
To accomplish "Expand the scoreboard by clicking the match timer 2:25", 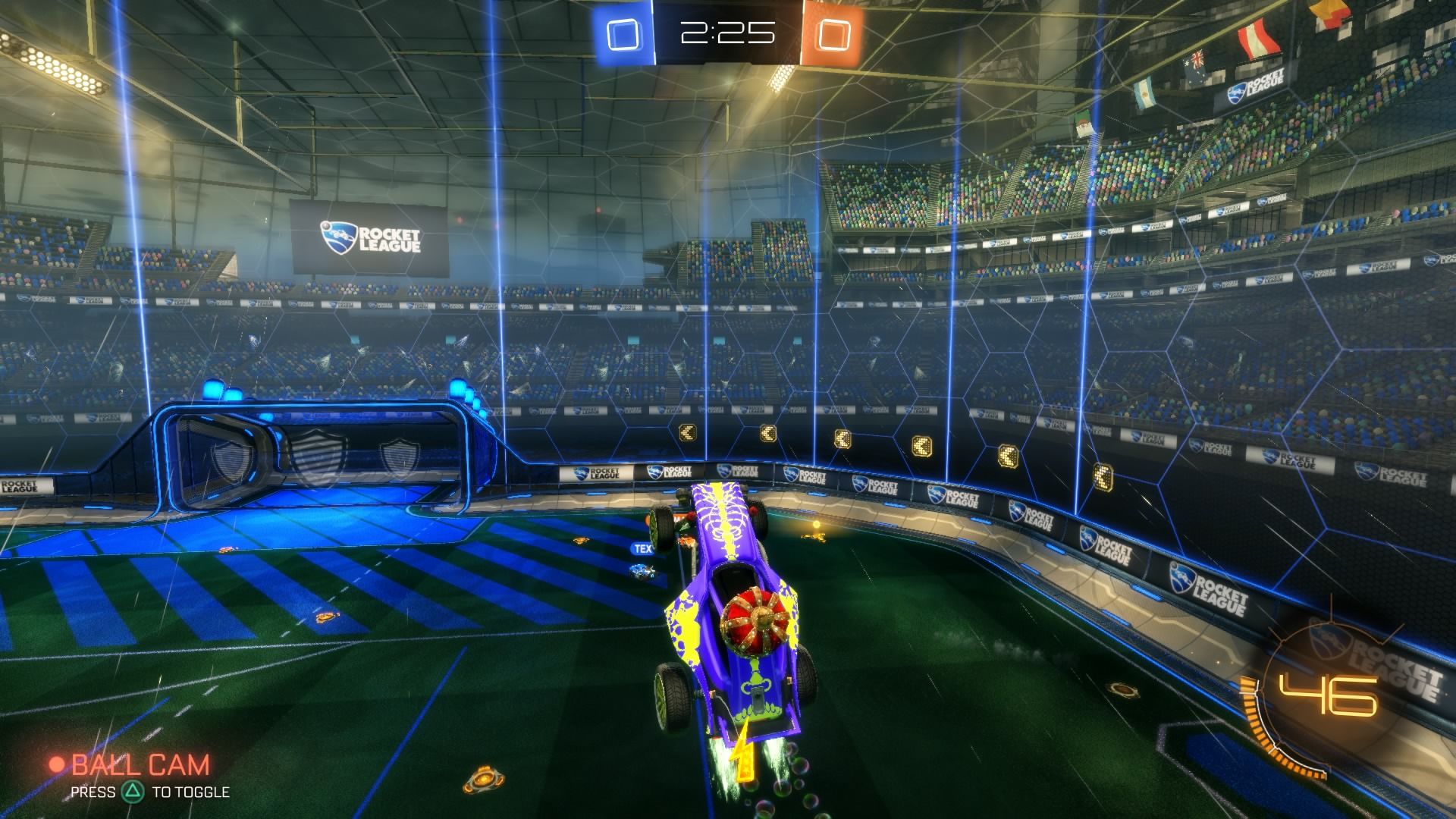I will pos(726,32).
